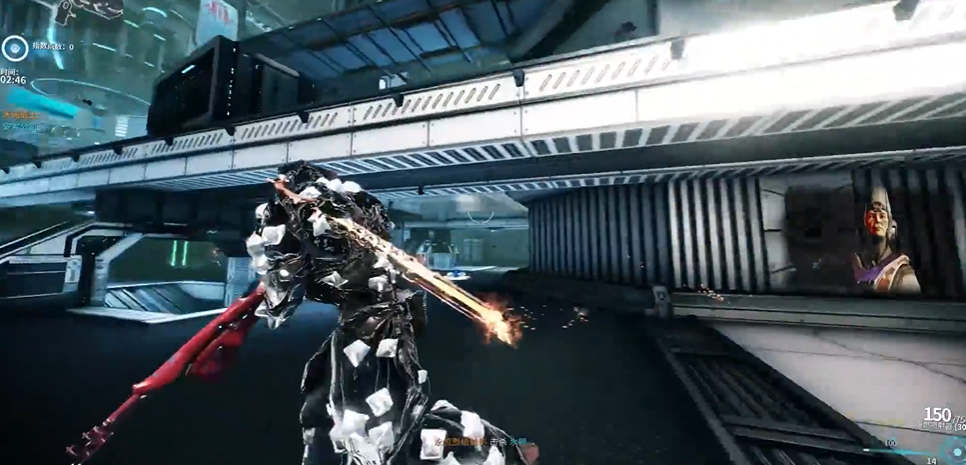The width and height of the screenshot is (966, 465).
Task: Open the white outlined minimap overlay
Action: point(90,11)
